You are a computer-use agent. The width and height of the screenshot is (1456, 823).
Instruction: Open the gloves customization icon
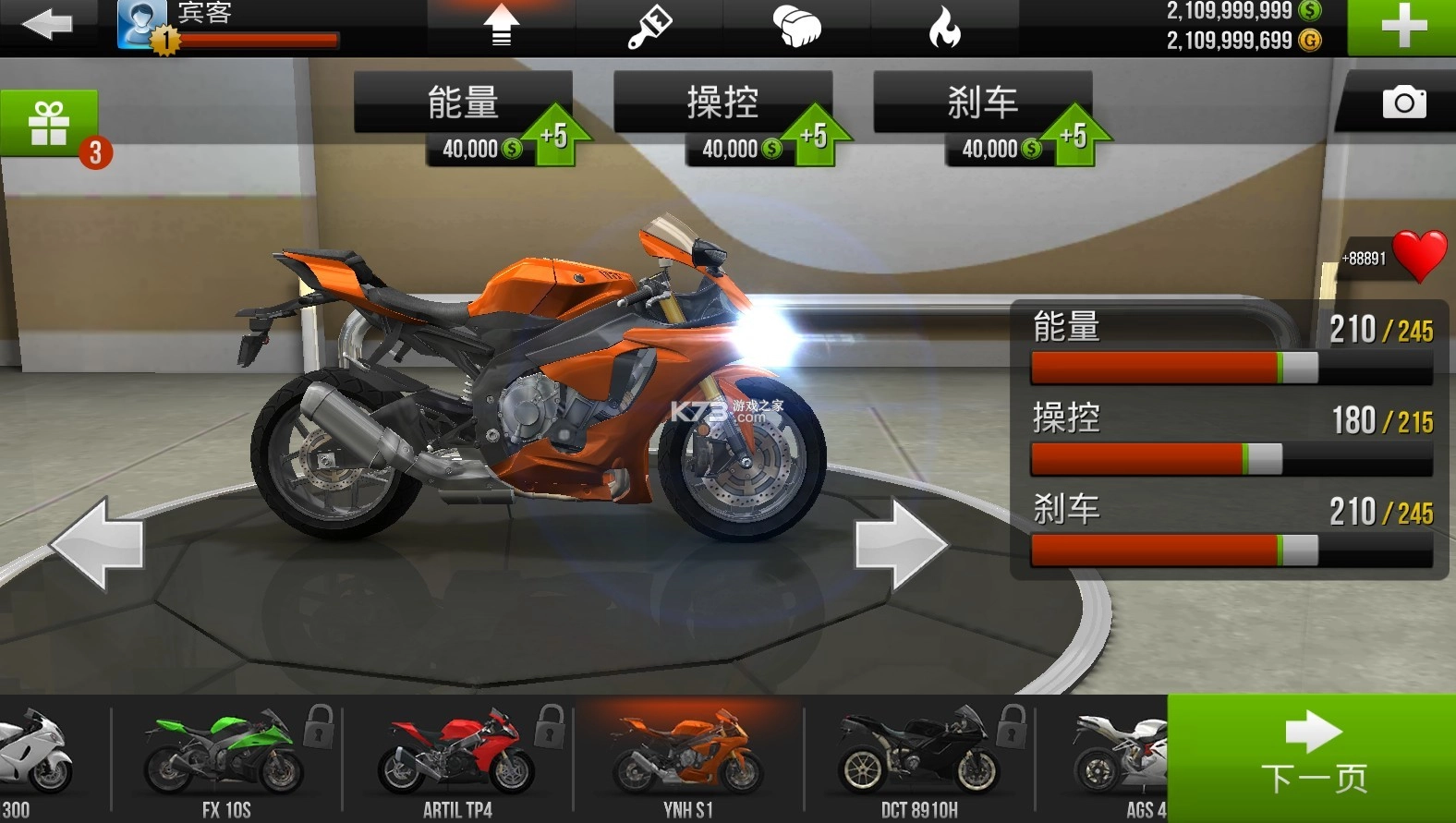pos(798,25)
